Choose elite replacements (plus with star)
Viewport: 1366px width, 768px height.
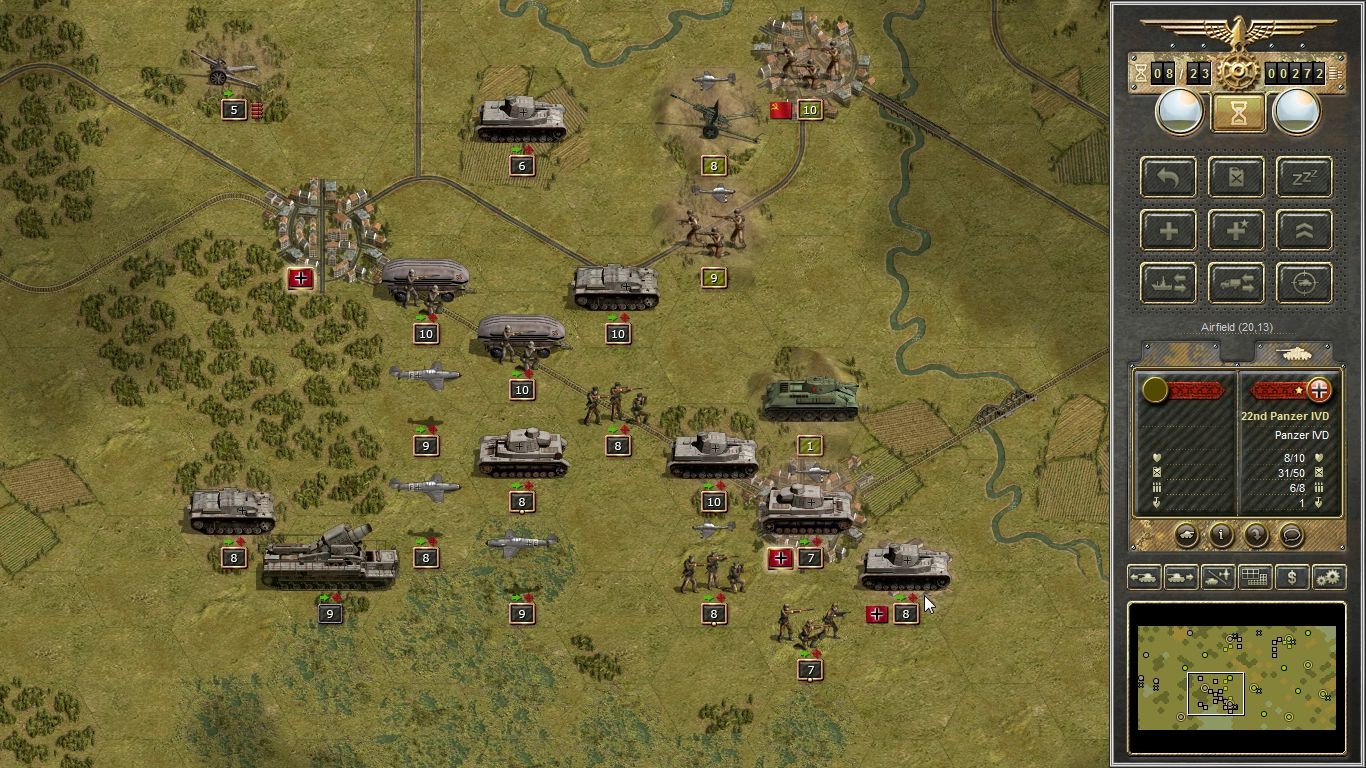pos(1236,231)
